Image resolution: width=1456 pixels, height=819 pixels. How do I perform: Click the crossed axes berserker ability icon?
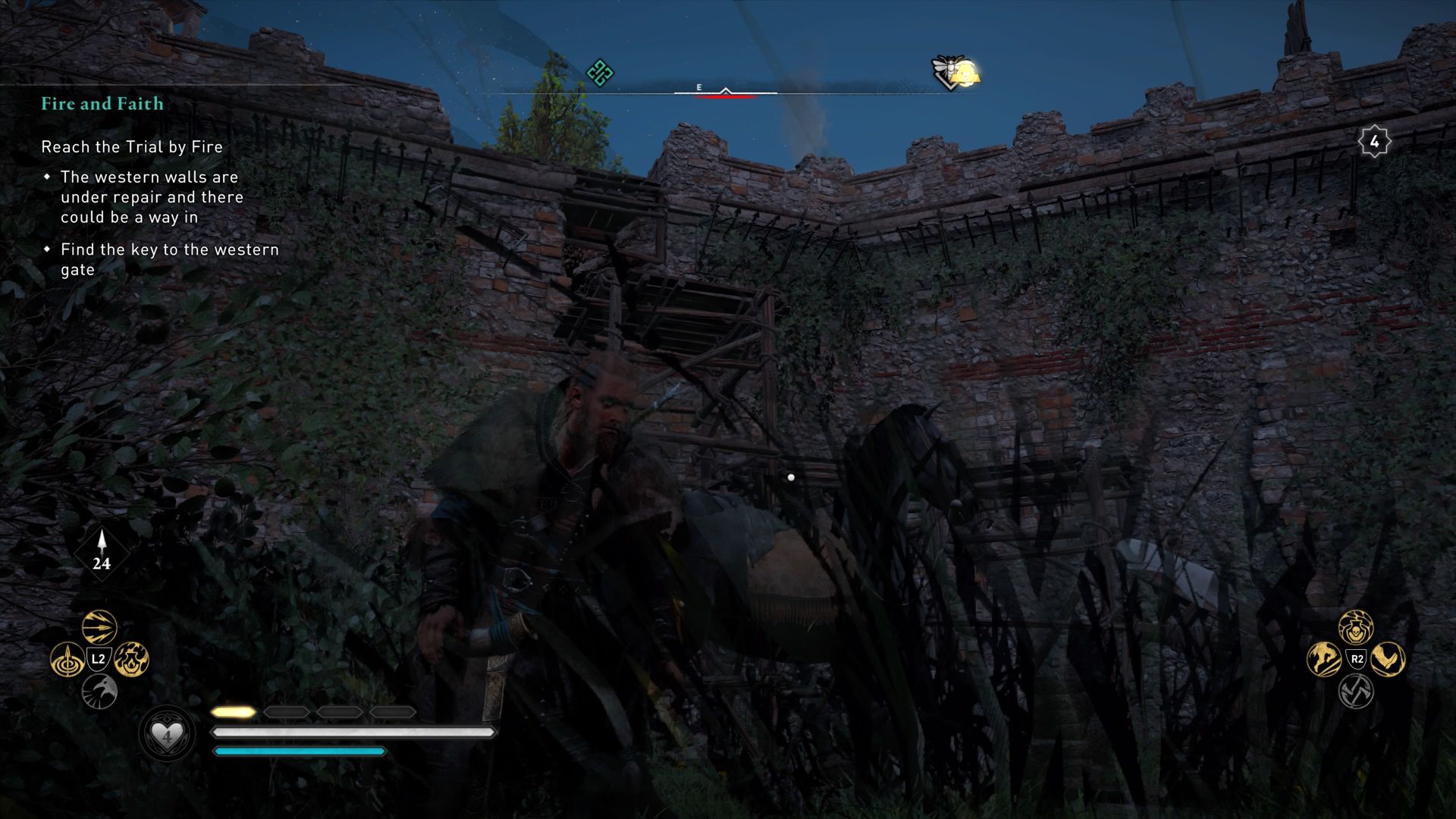1357,691
